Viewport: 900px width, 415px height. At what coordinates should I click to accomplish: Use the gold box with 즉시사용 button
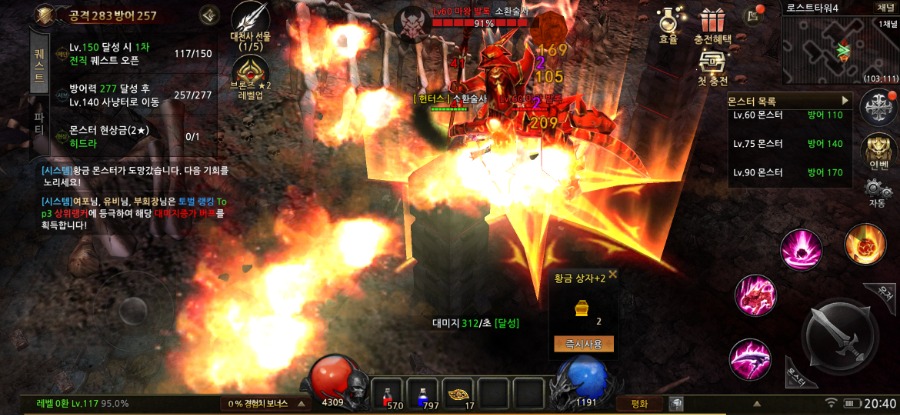583,343
